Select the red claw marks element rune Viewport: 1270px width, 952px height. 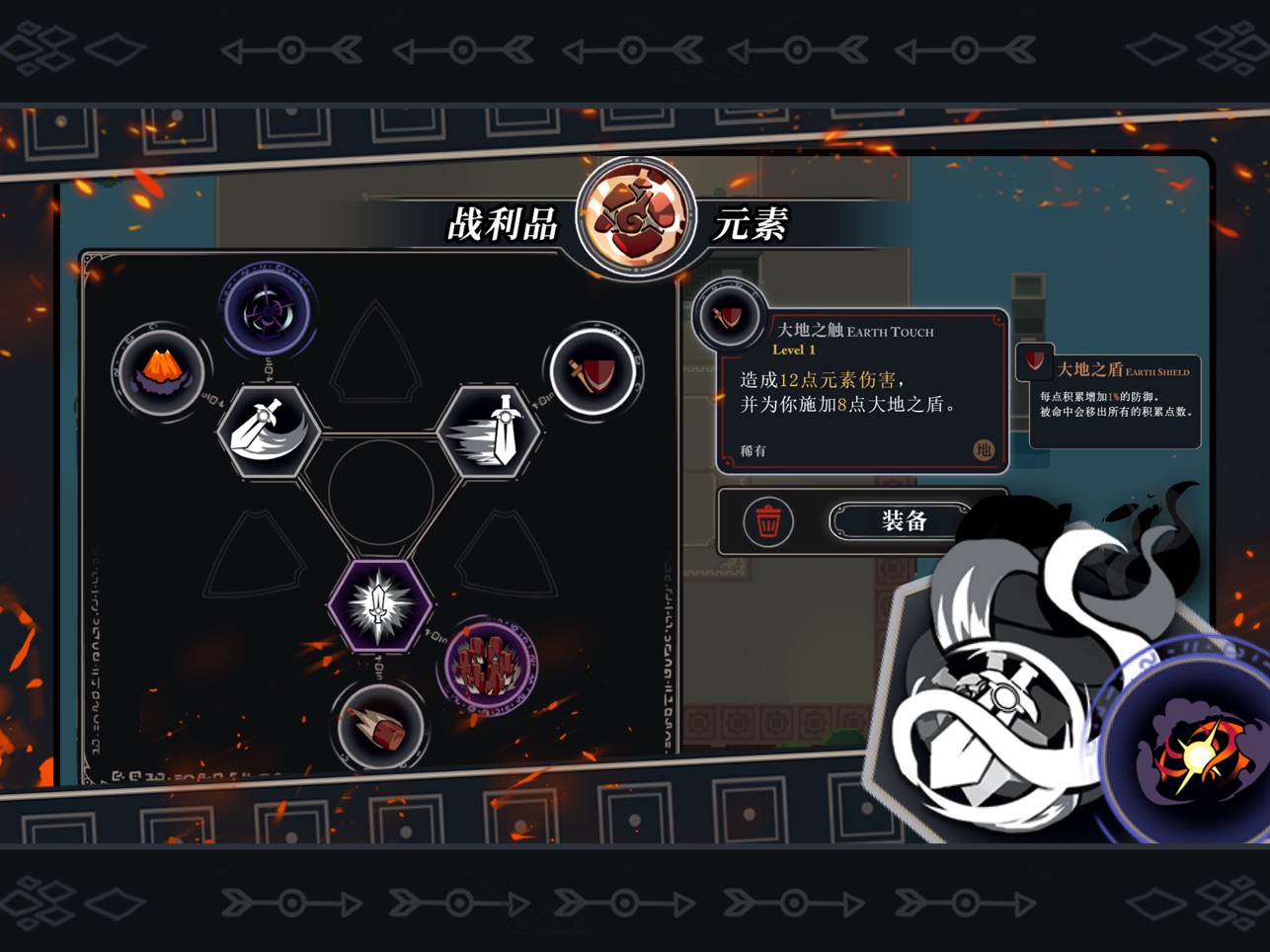click(489, 665)
